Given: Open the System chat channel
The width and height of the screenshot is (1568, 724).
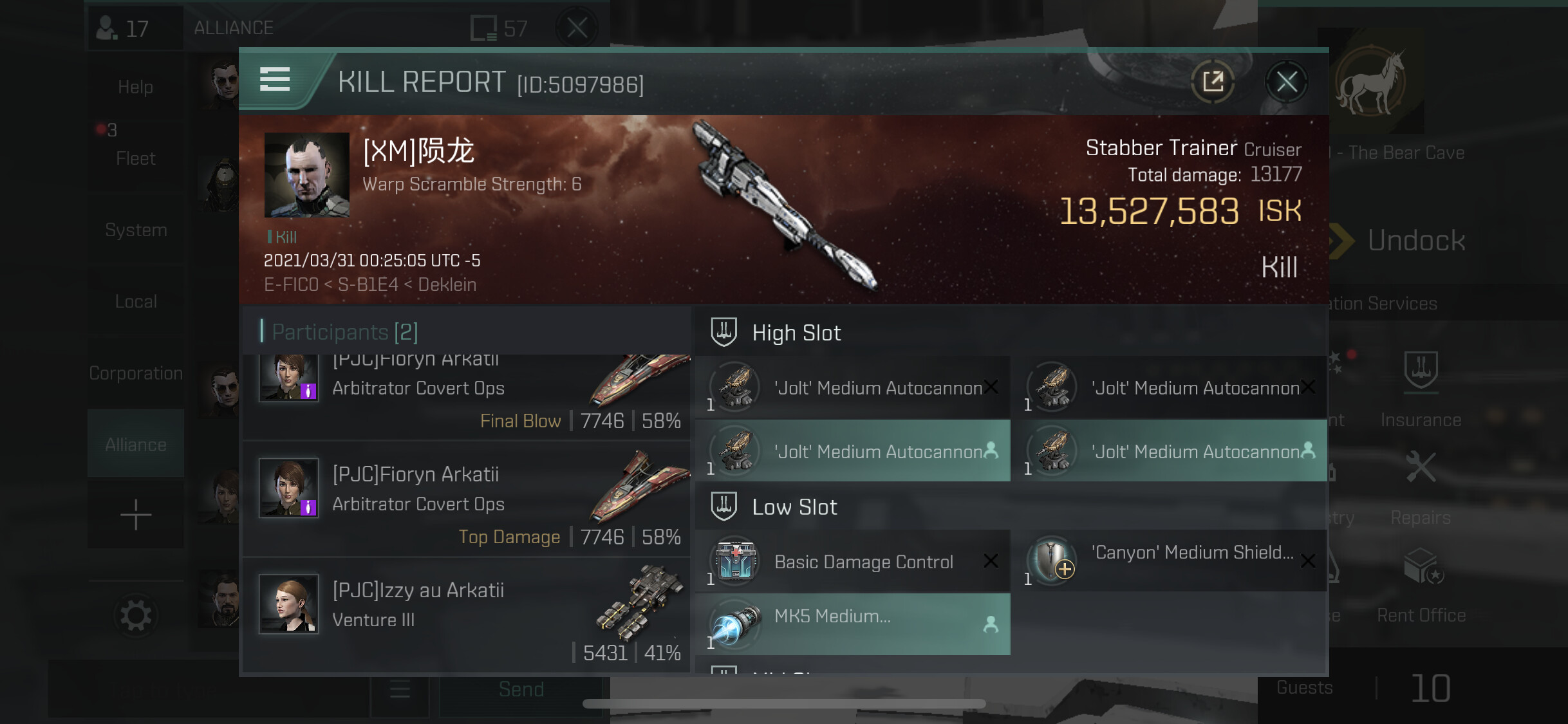Looking at the screenshot, I should point(136,230).
